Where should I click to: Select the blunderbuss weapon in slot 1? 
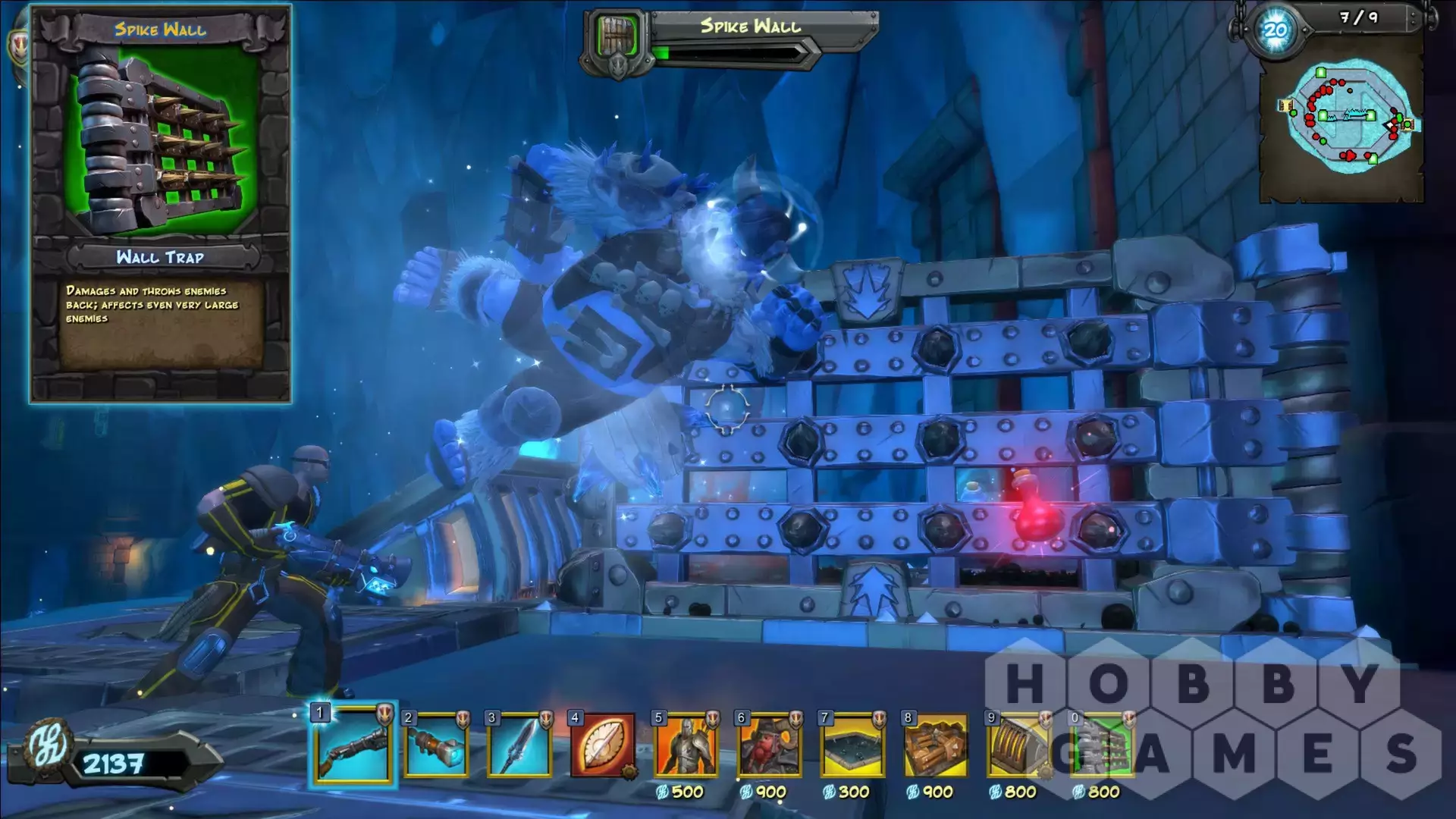(x=353, y=745)
